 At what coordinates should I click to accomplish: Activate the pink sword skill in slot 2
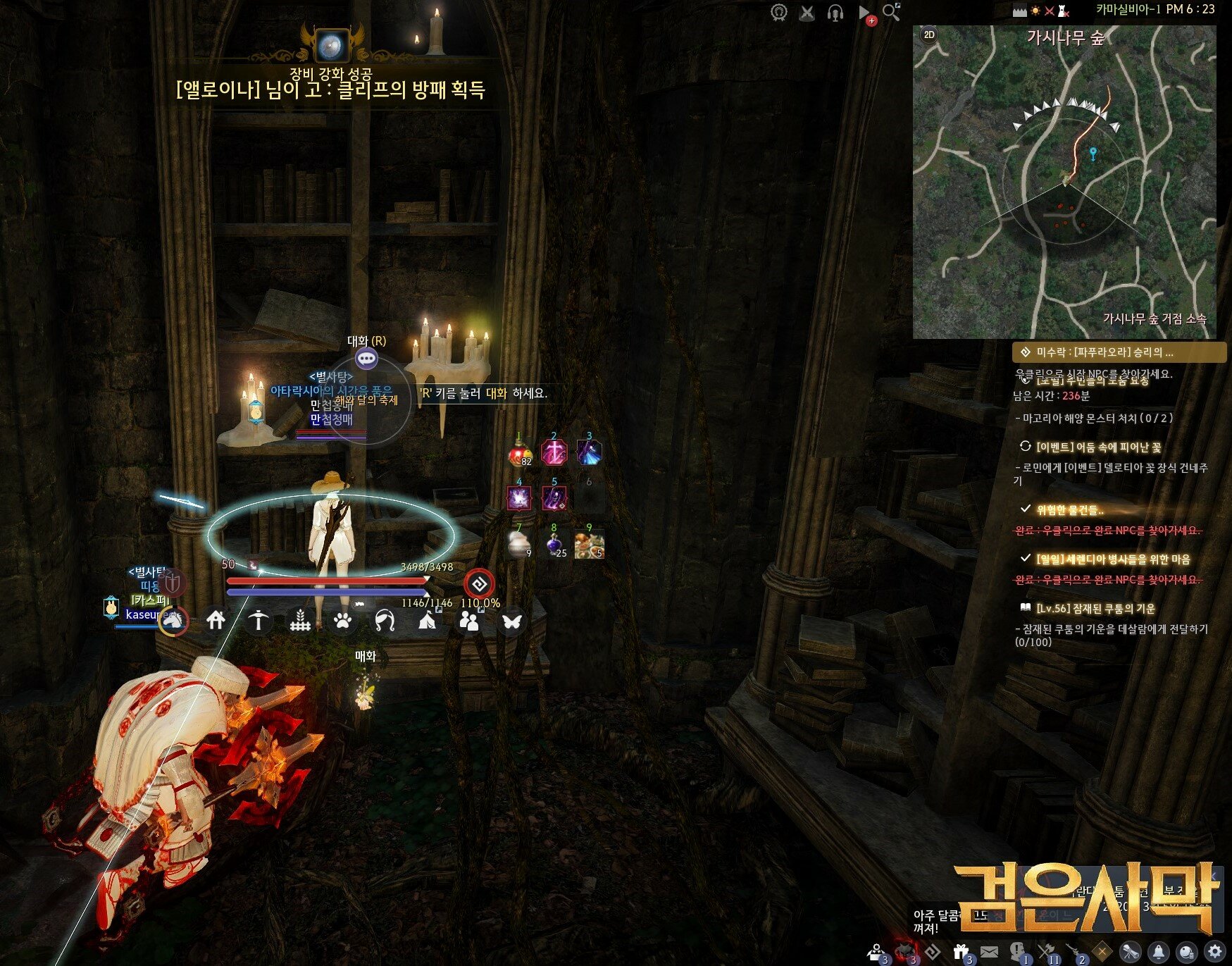point(554,453)
